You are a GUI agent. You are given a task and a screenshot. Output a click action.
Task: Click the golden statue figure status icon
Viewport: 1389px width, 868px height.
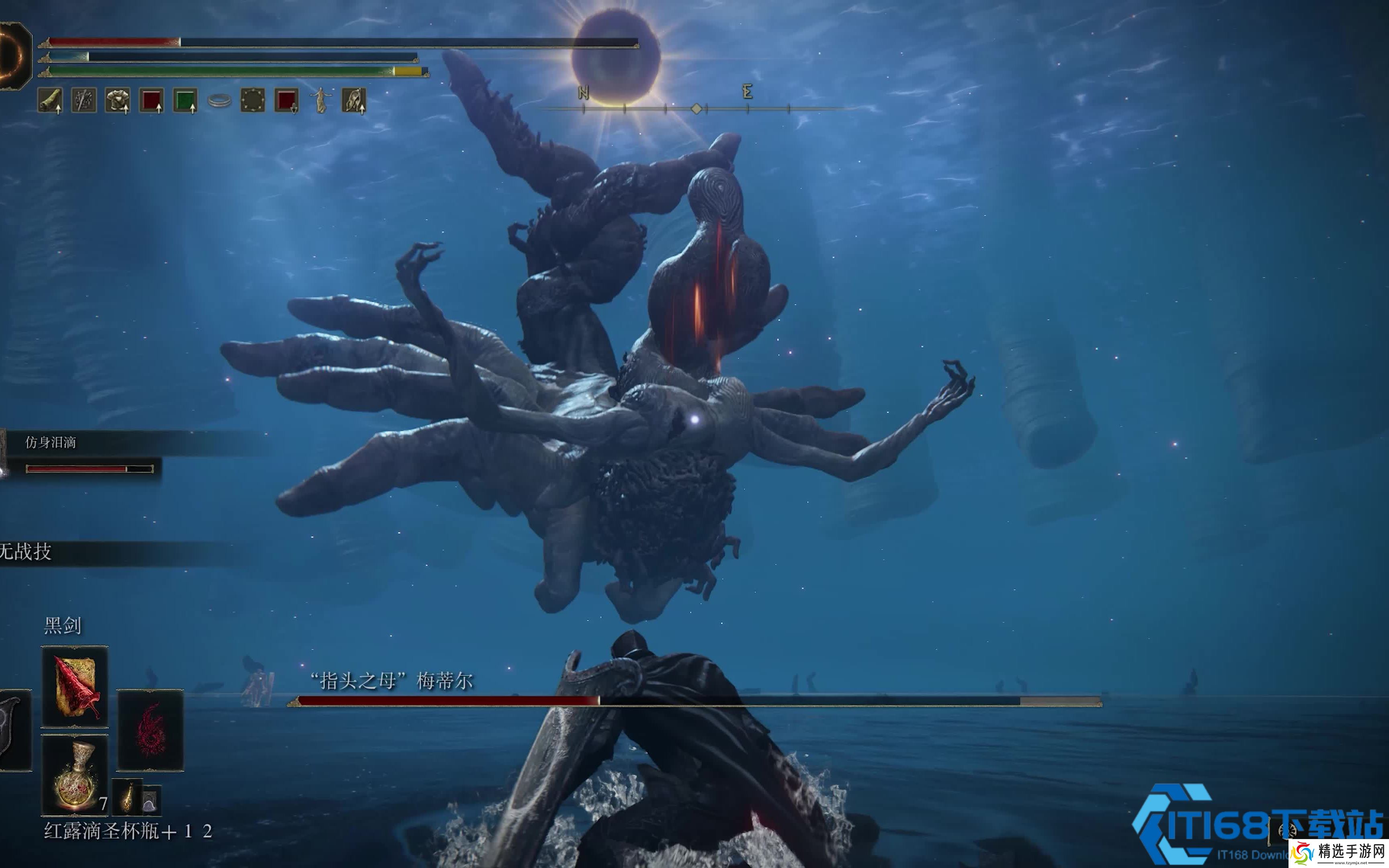320,100
